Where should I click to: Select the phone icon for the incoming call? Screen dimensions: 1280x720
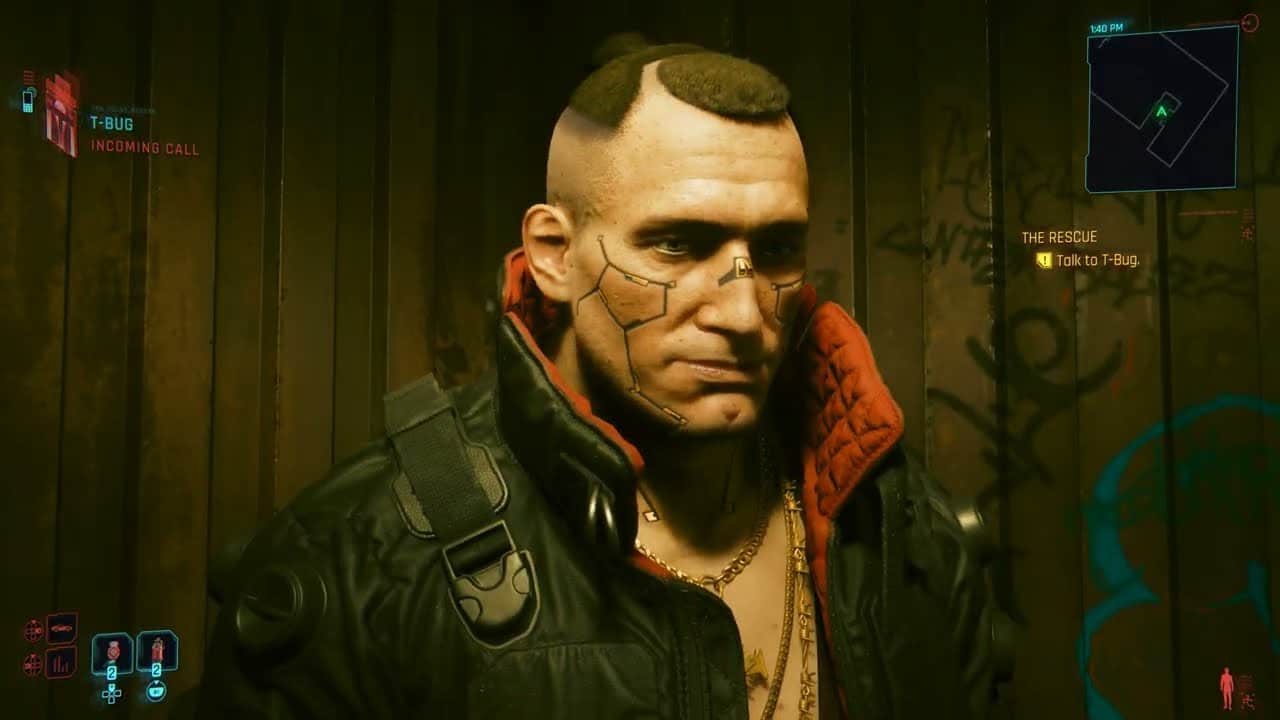(x=27, y=100)
